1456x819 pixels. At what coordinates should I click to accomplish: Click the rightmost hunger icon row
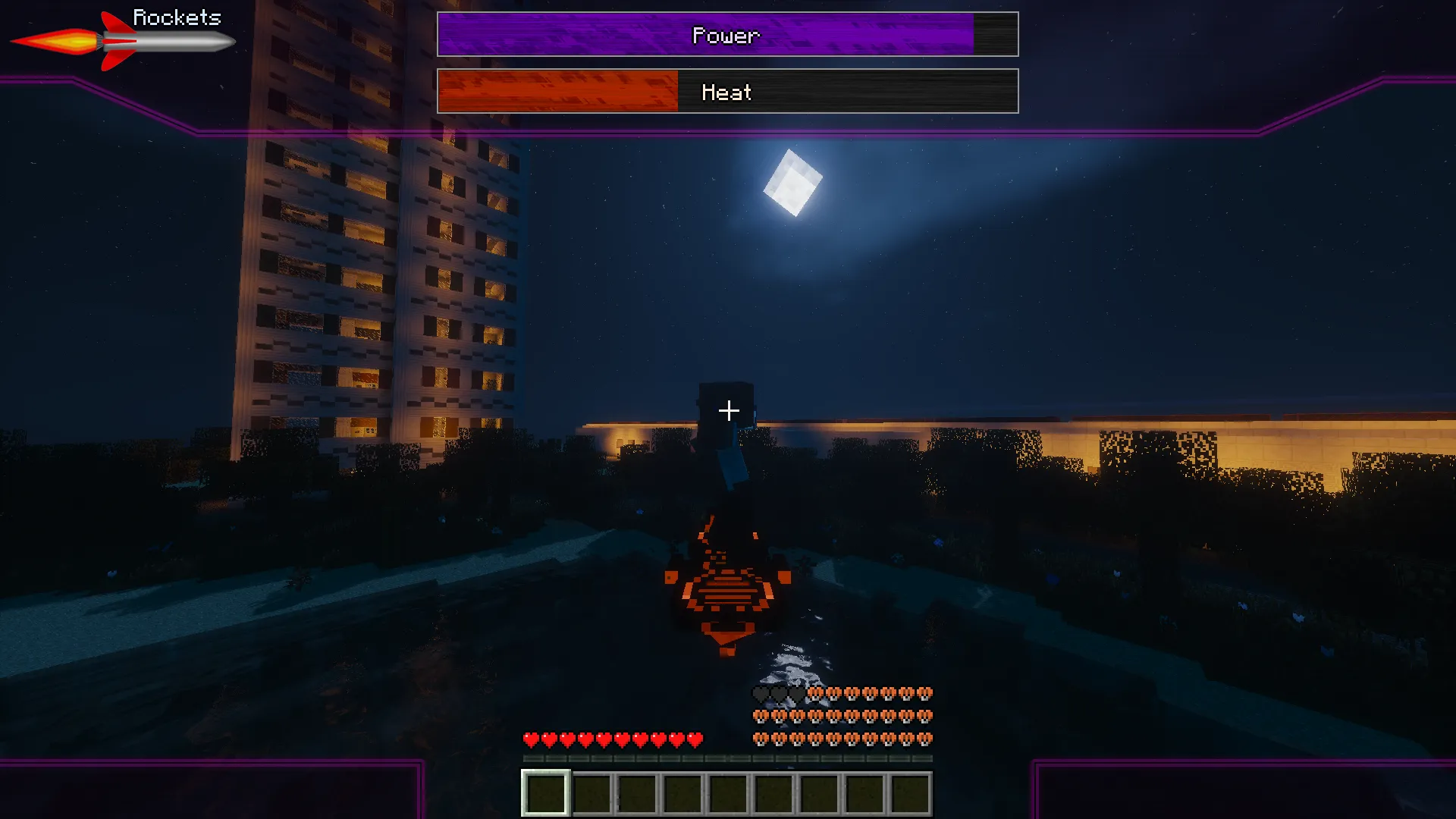click(924, 715)
